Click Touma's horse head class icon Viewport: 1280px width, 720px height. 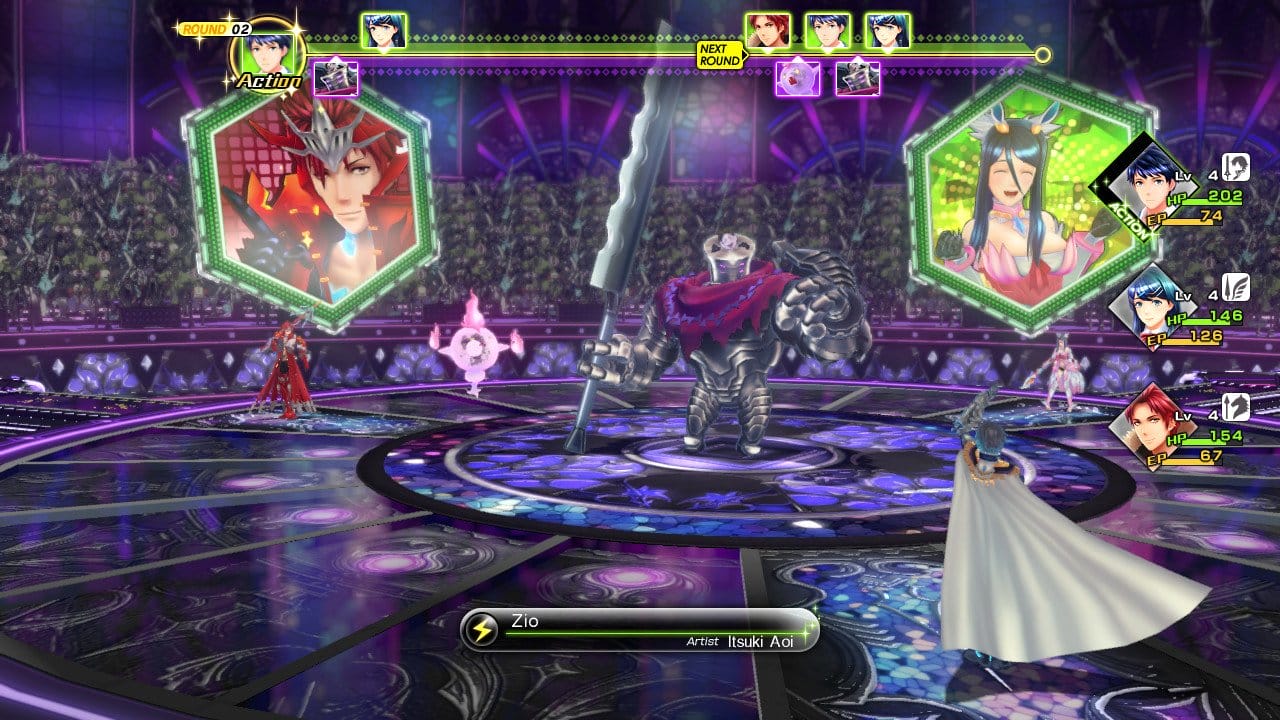coord(1236,406)
